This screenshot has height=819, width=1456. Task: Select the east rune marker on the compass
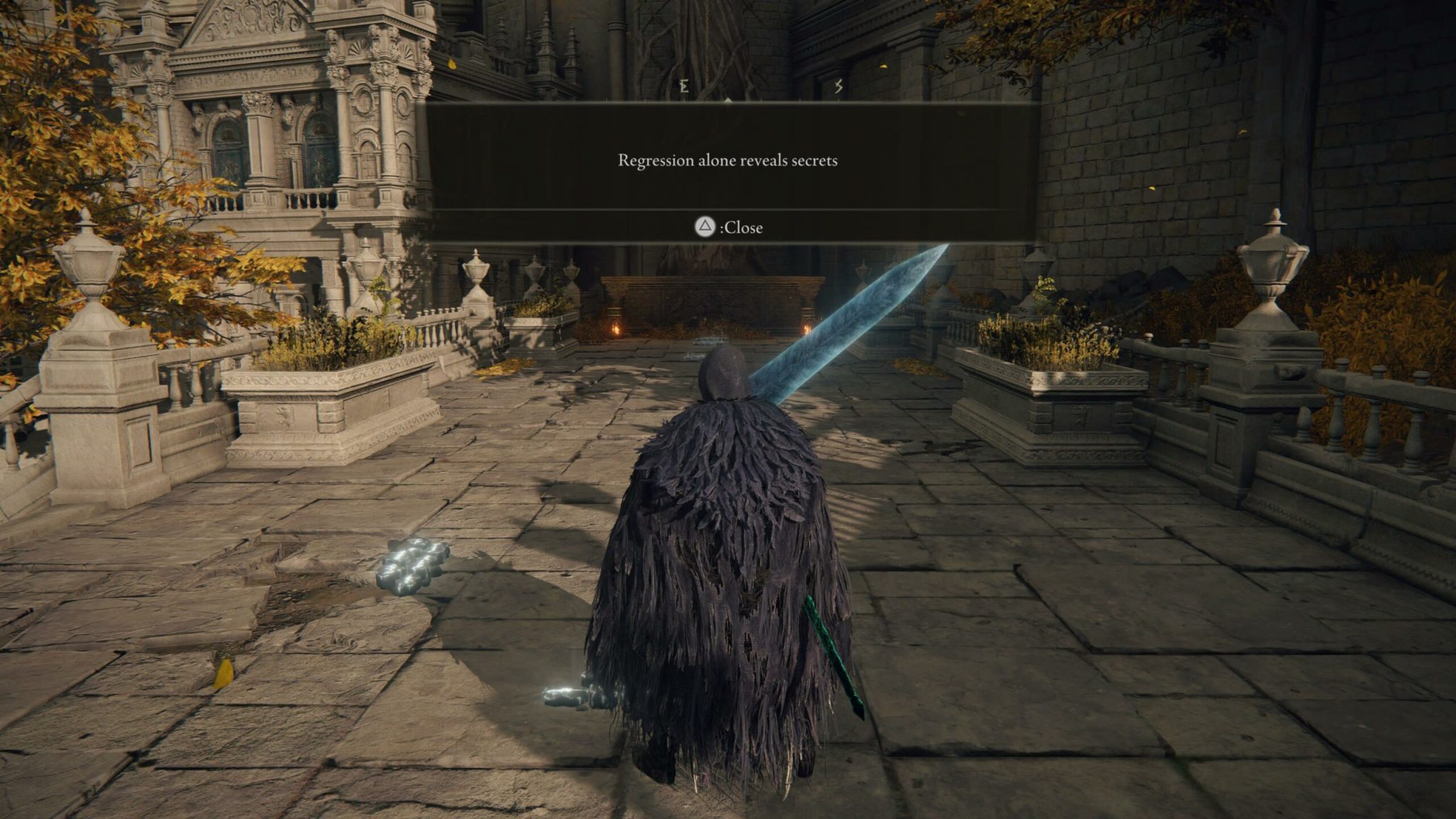tap(685, 86)
